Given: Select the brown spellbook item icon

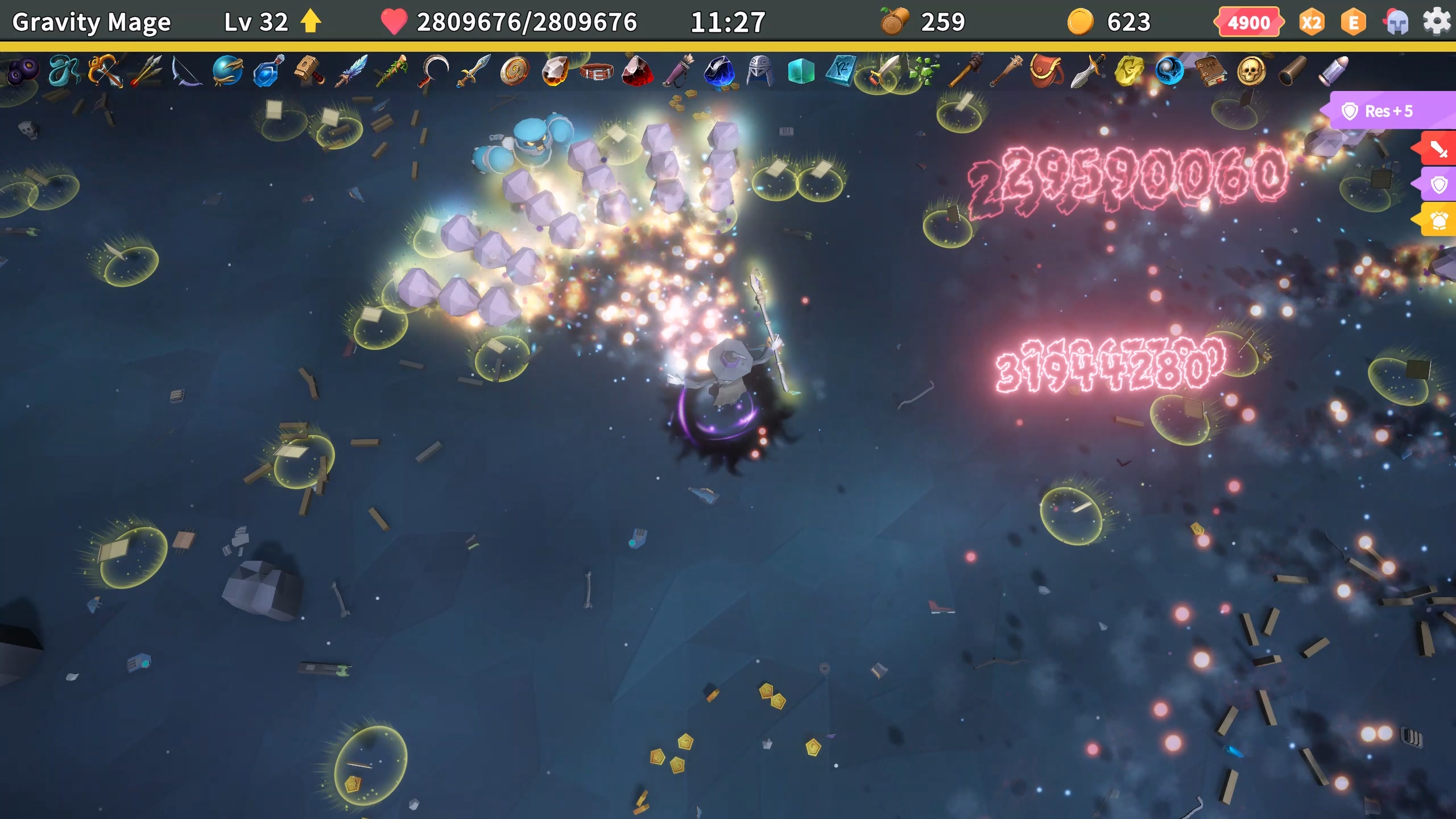Looking at the screenshot, I should pyautogui.click(x=1210, y=71).
